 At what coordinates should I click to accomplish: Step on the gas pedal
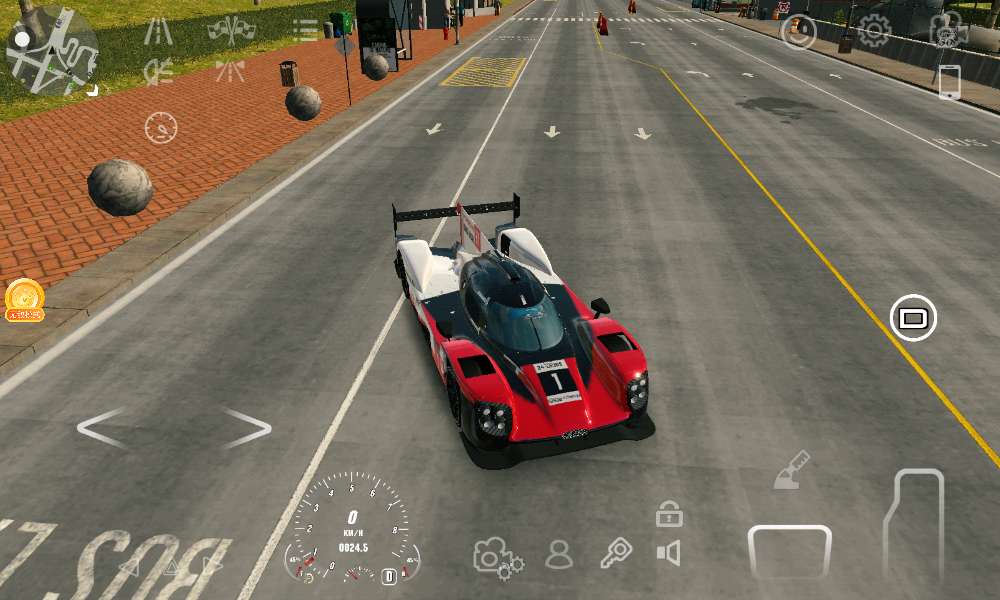[x=914, y=524]
